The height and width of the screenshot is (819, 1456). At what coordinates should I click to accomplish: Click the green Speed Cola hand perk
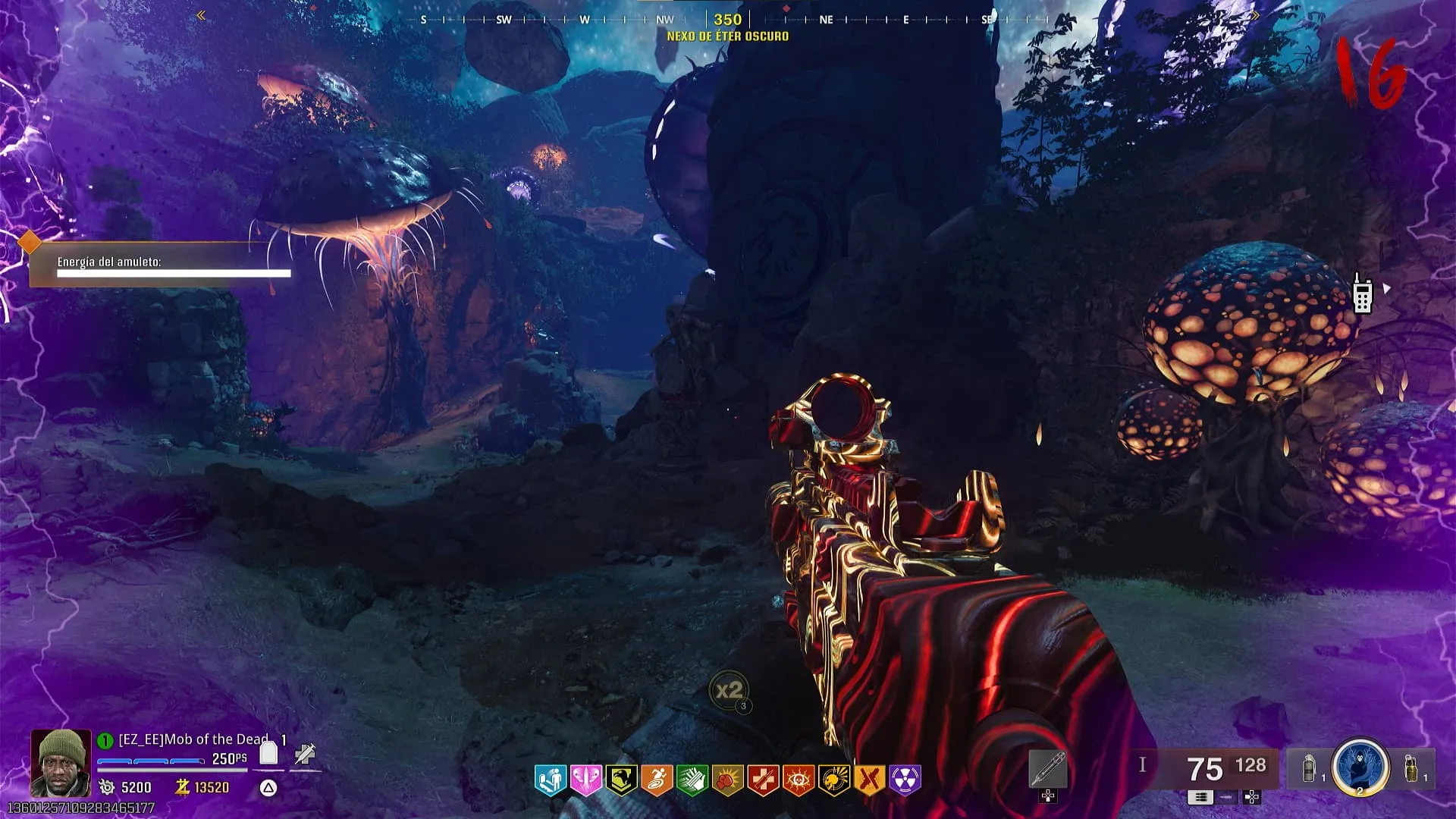692,780
